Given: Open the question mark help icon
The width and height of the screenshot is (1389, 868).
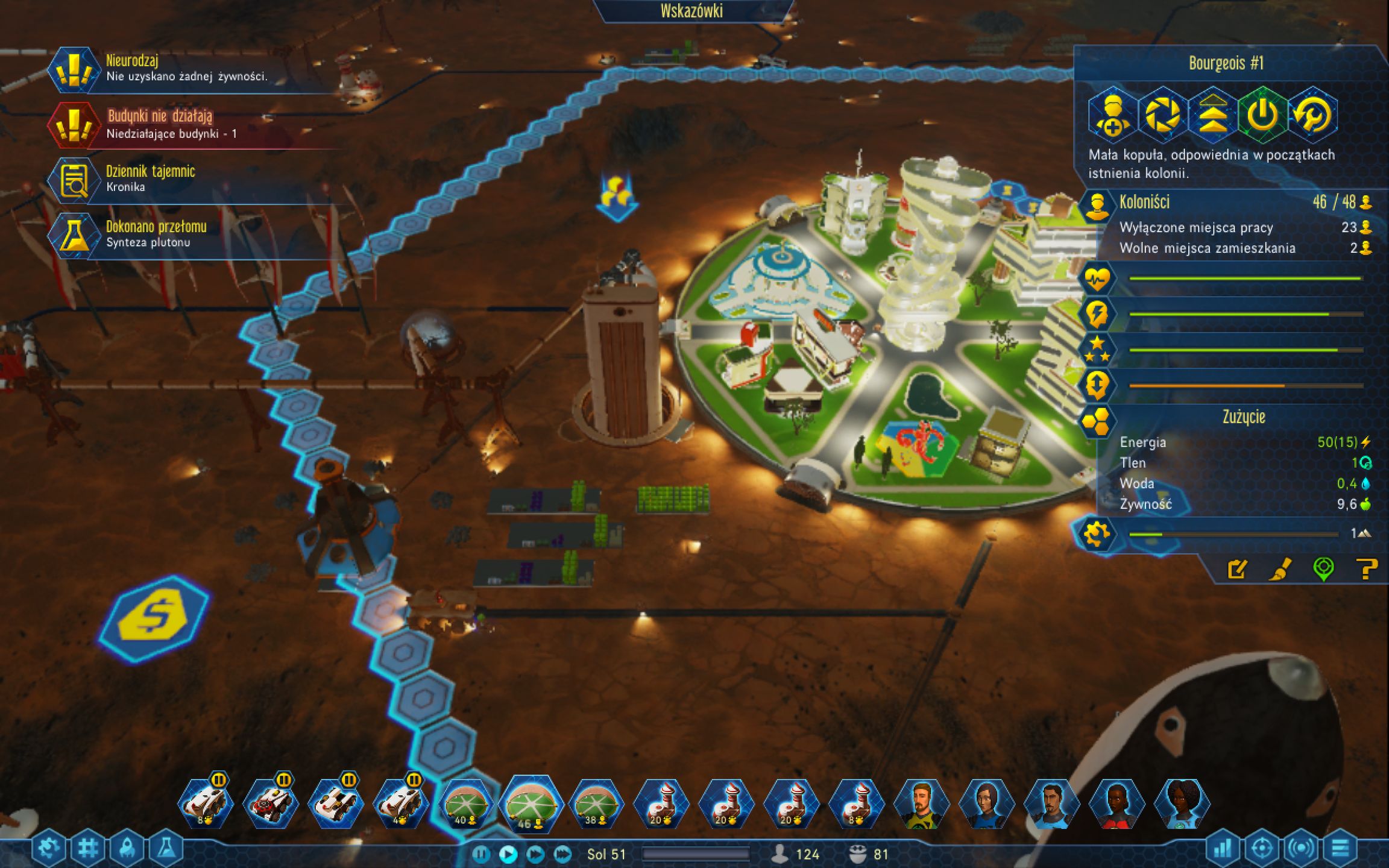Looking at the screenshot, I should pyautogui.click(x=1364, y=570).
